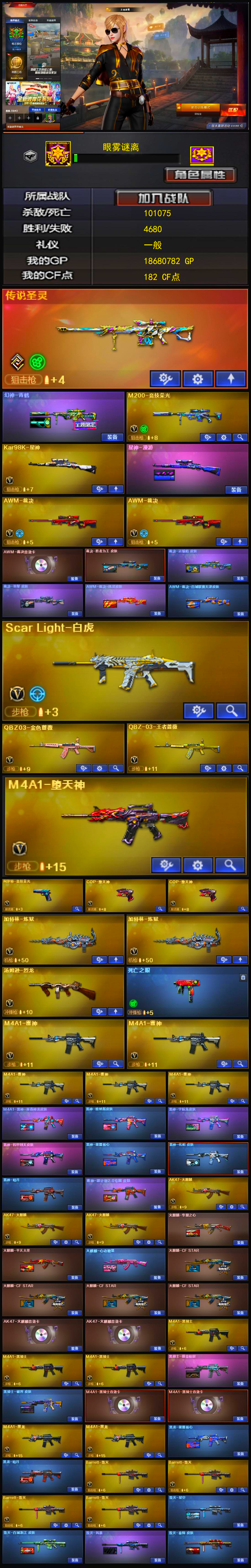Upgrade 传说圣灵 with the arrow button
The height and width of the screenshot is (1568, 251).
click(x=231, y=379)
